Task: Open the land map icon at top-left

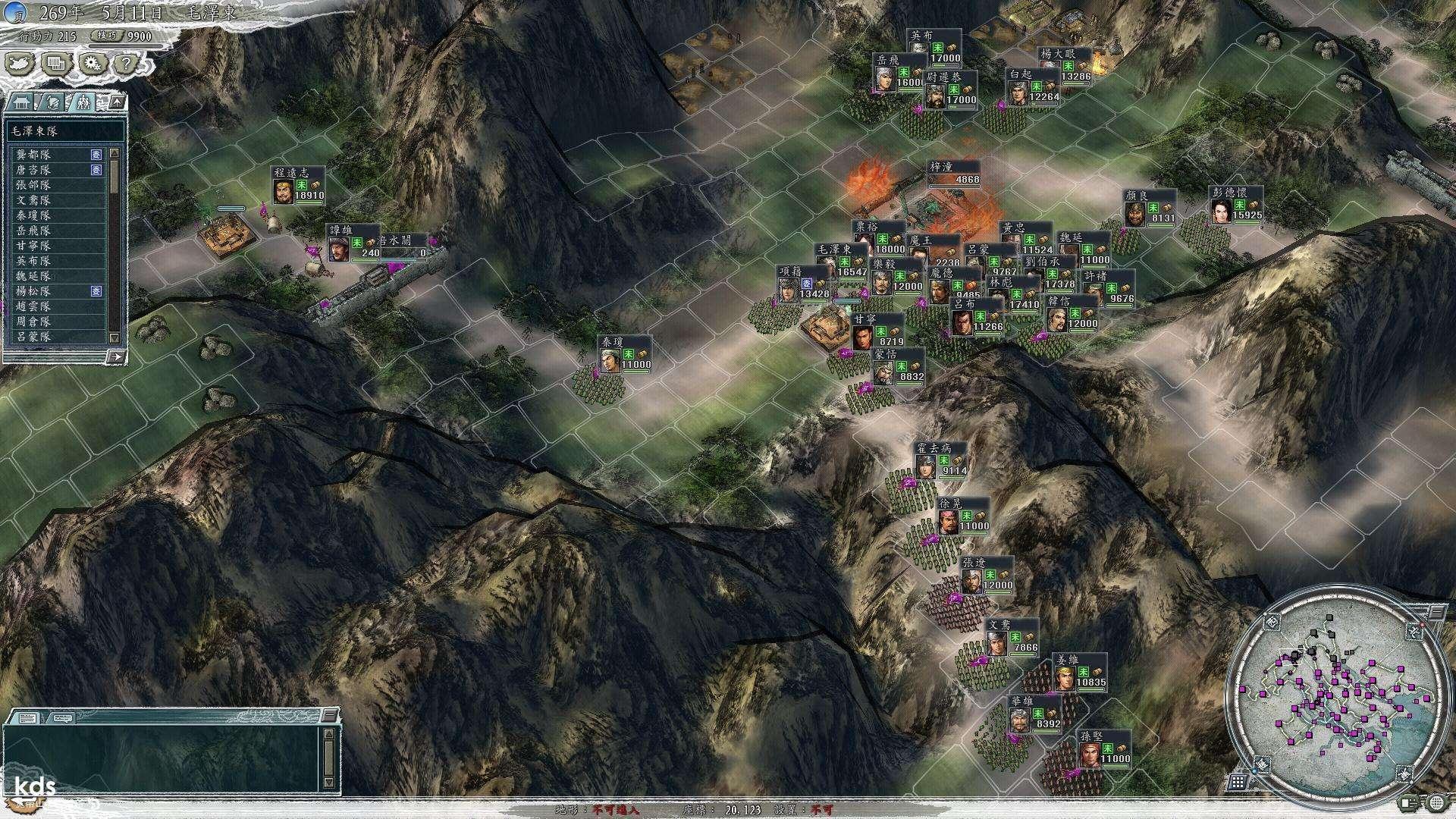Action: click(19, 64)
